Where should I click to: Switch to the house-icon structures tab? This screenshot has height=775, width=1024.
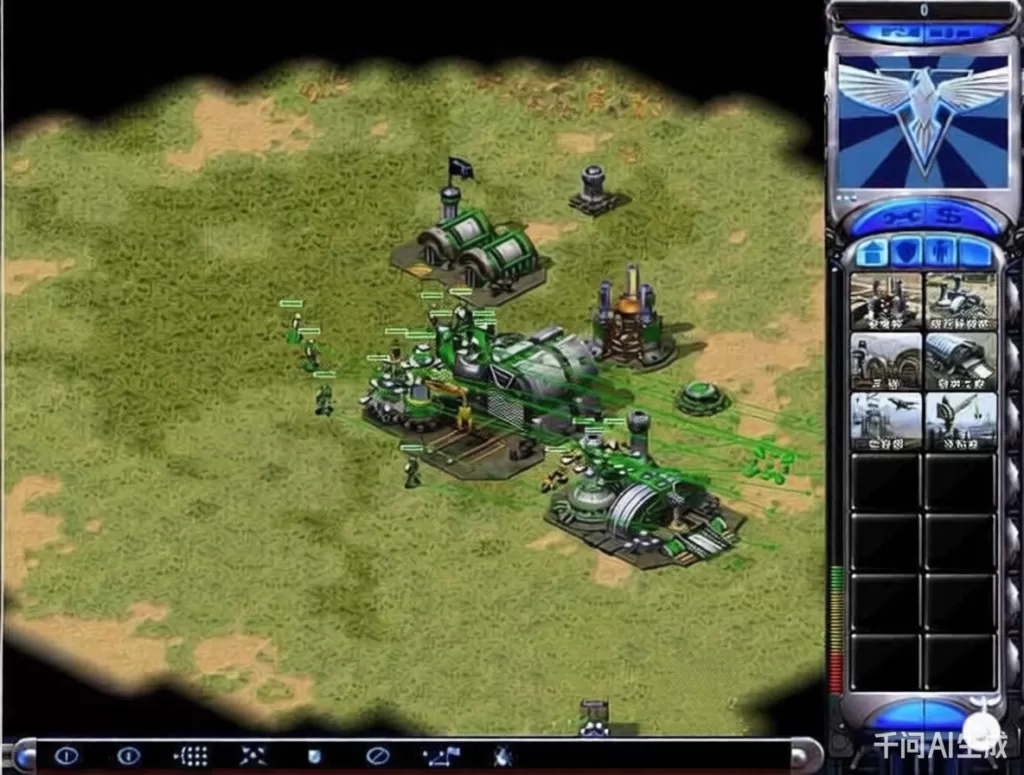pos(870,251)
